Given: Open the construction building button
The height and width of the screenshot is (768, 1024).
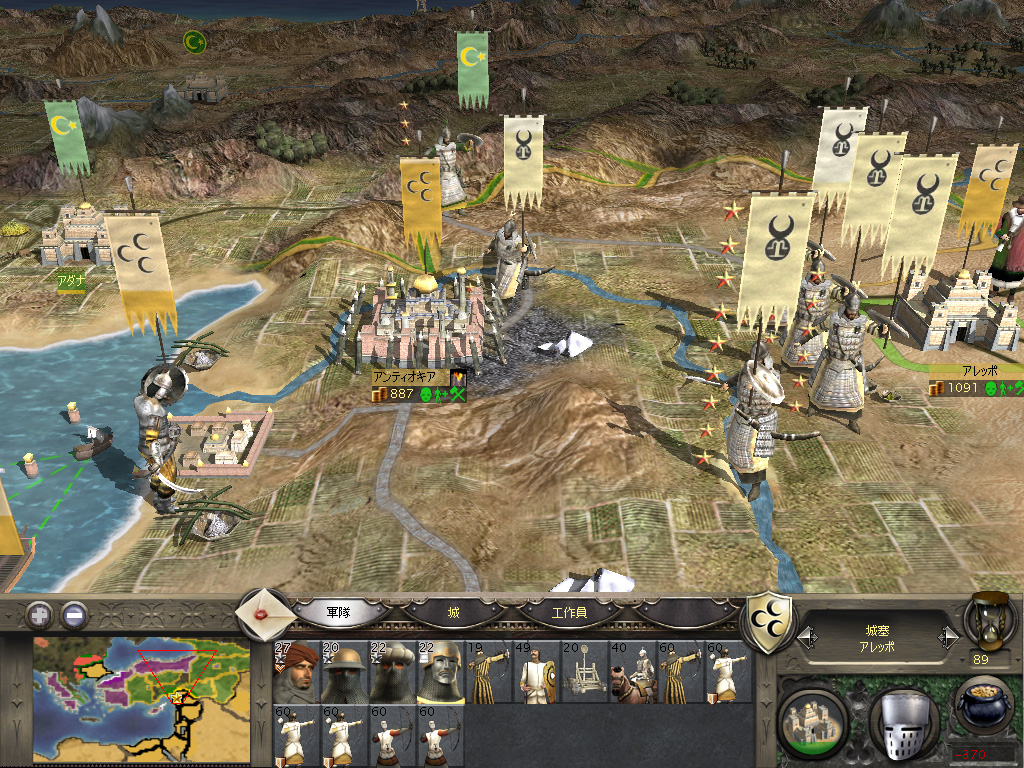Looking at the screenshot, I should (x=812, y=717).
